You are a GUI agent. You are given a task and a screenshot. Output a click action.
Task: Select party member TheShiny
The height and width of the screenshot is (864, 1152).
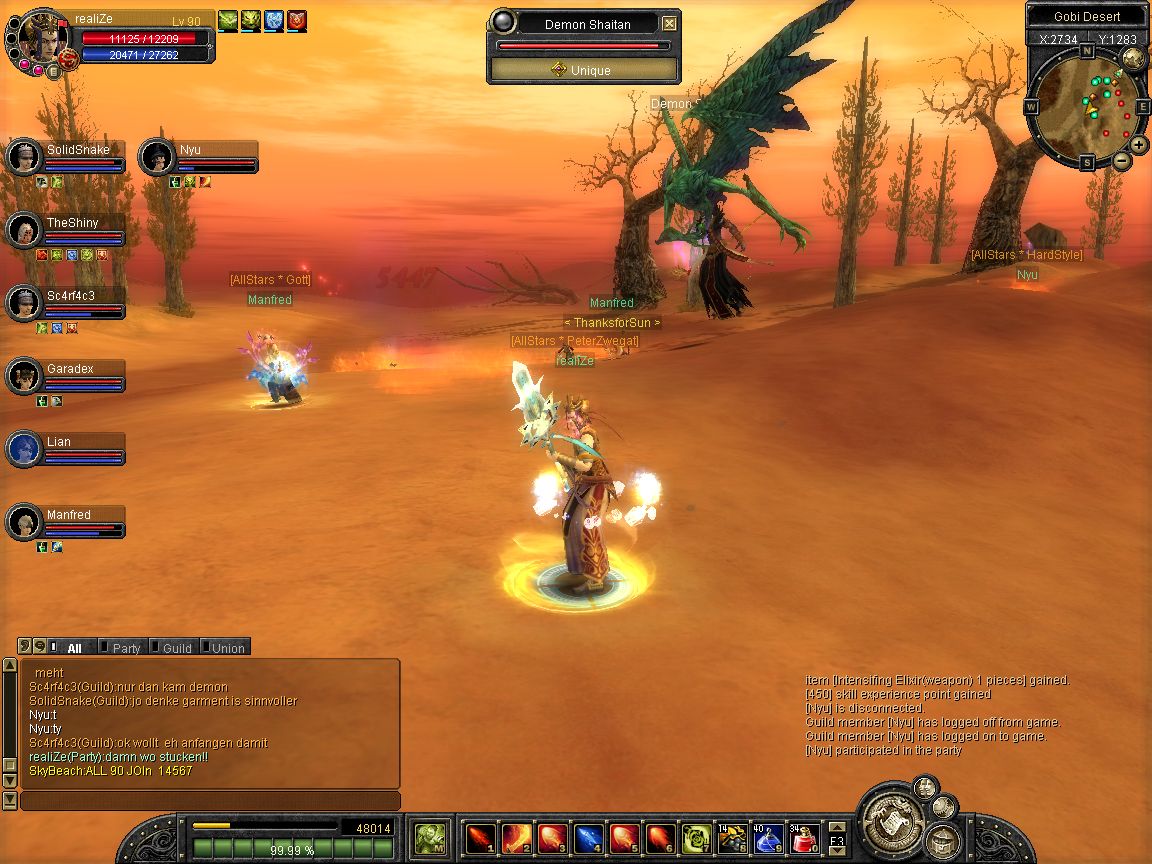(x=72, y=224)
